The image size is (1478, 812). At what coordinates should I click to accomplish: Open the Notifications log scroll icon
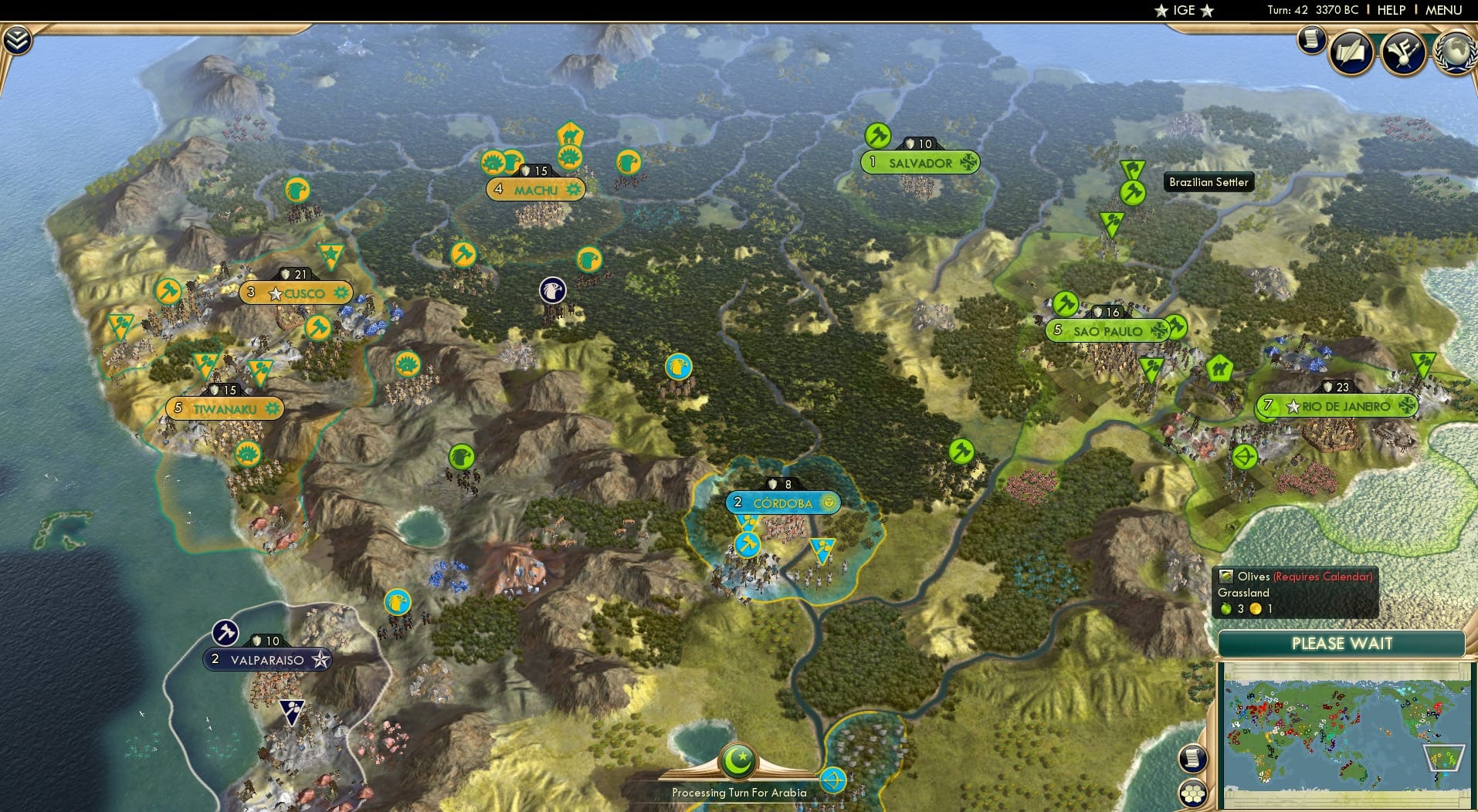pos(1310,40)
